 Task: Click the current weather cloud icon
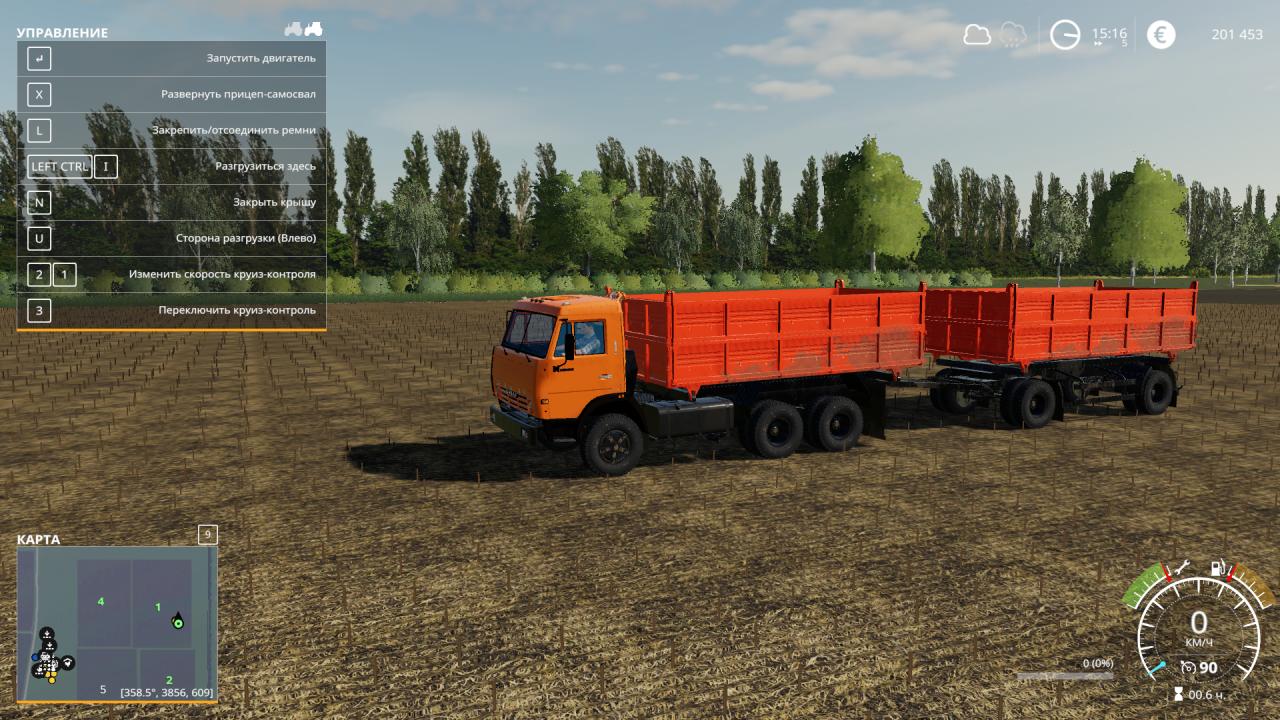pos(976,35)
